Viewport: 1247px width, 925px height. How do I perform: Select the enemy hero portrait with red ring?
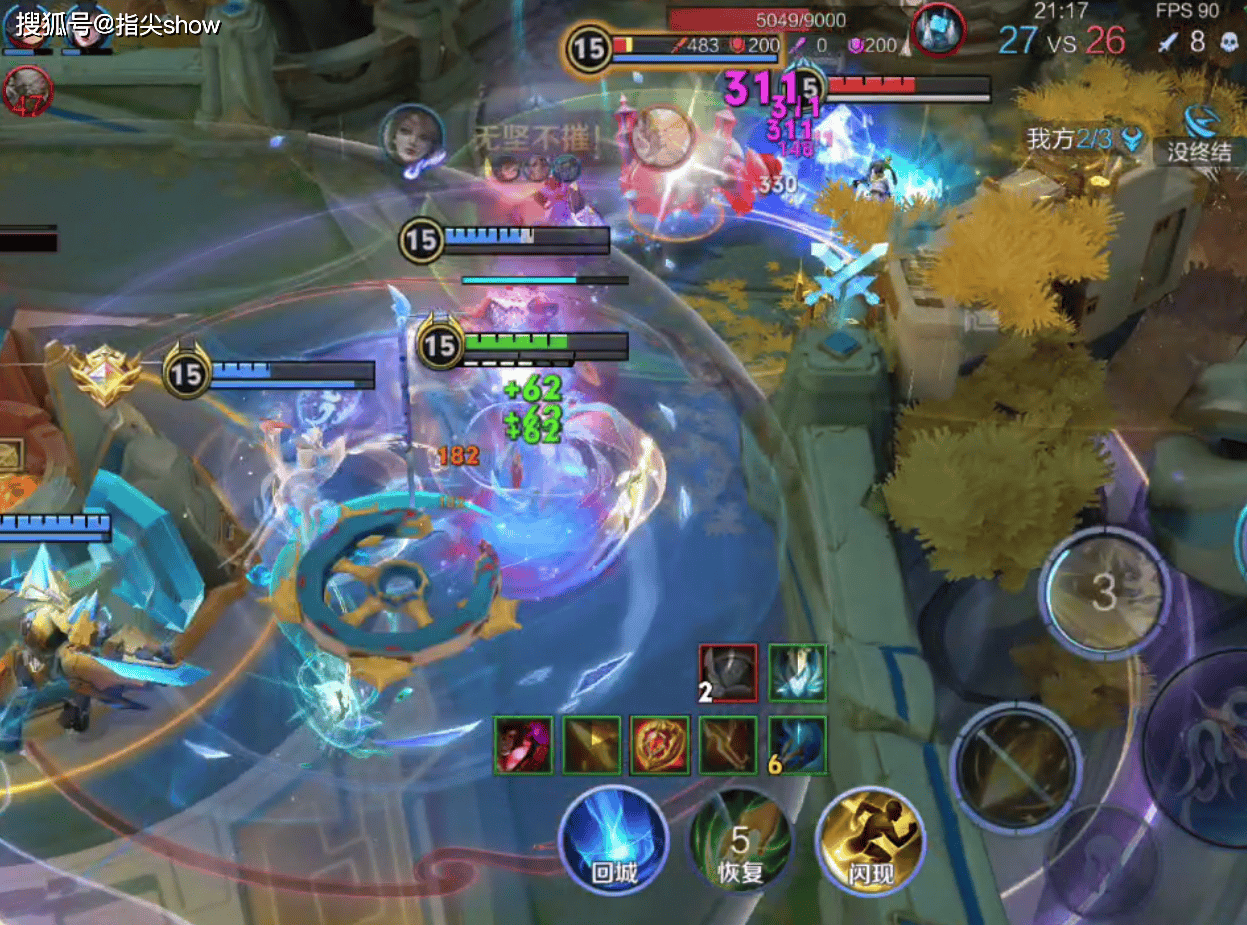938,29
